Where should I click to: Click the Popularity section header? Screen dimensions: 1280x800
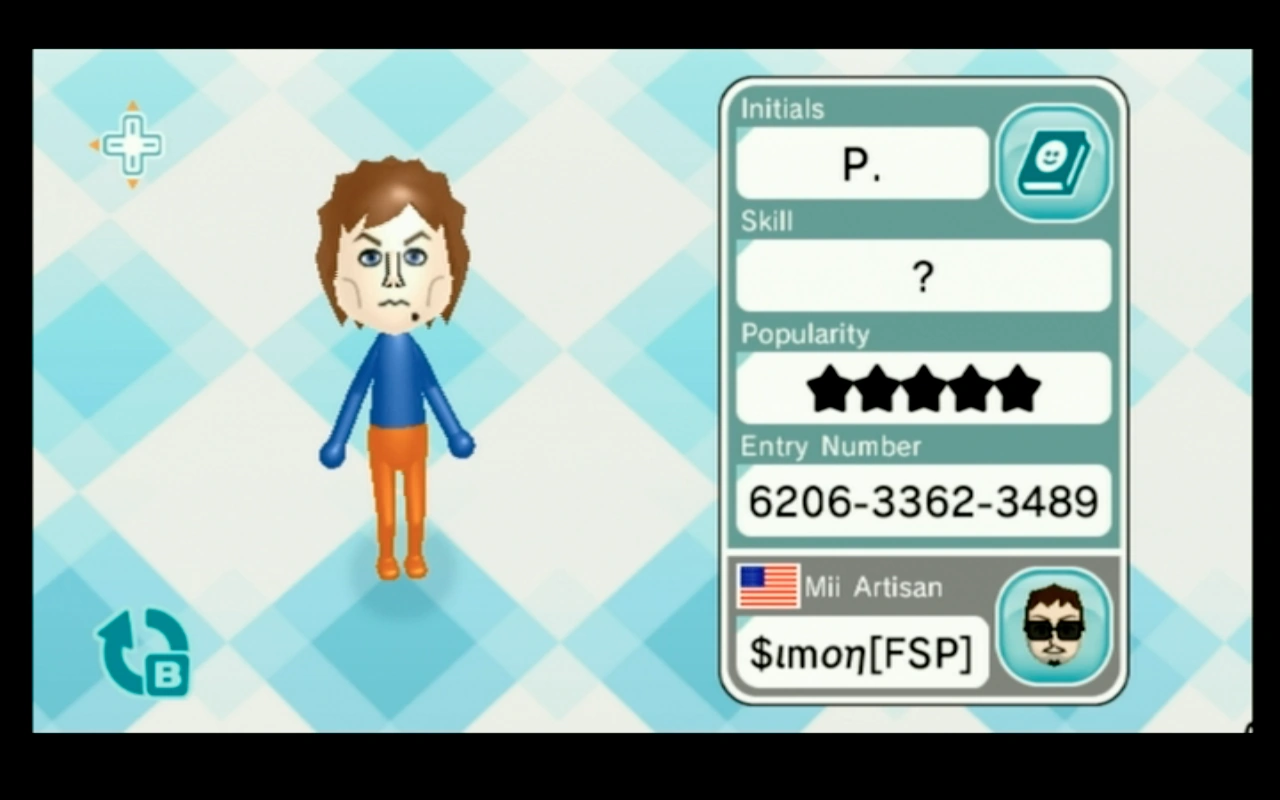pos(805,334)
